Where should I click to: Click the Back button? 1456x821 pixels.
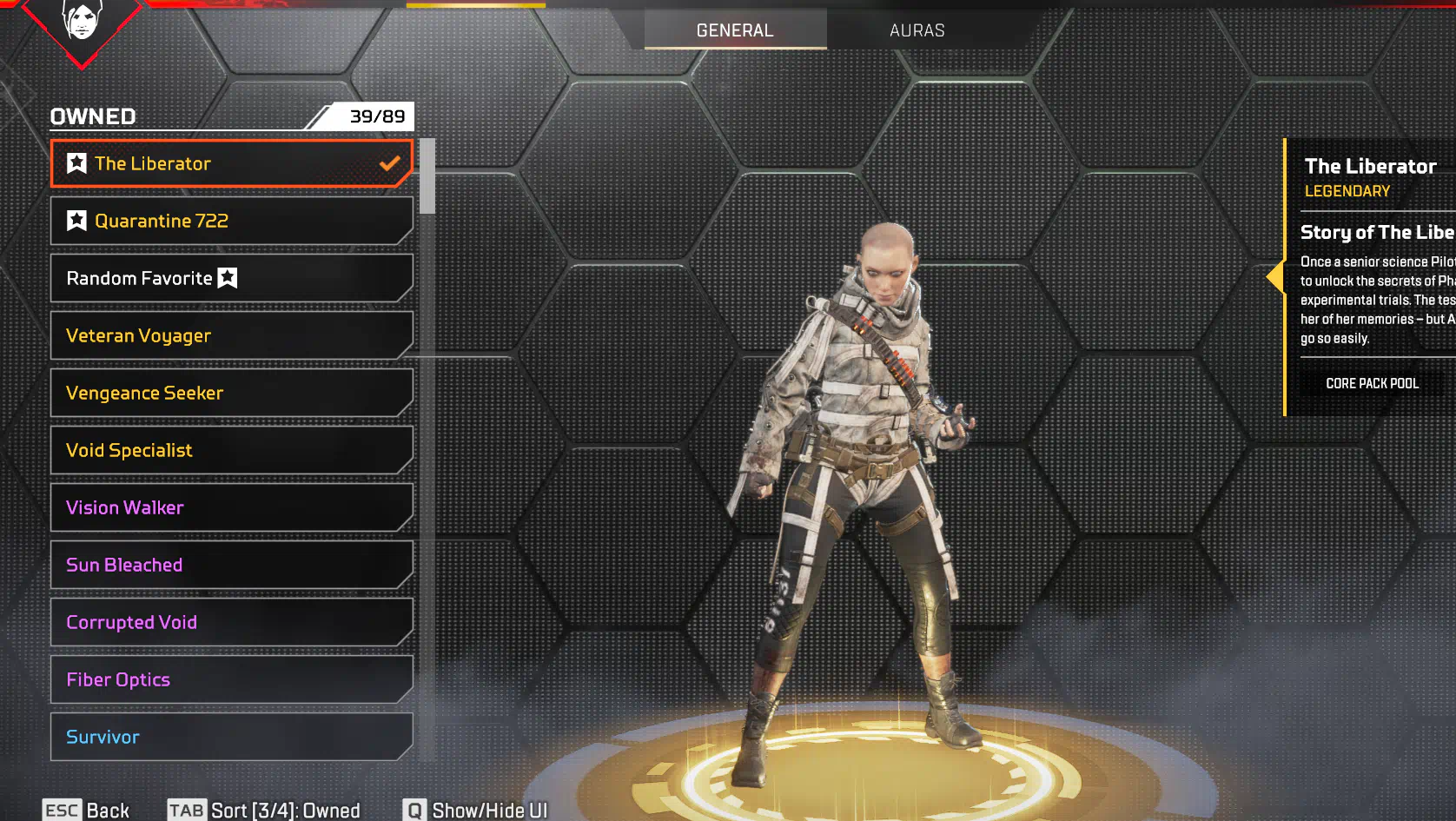point(87,810)
